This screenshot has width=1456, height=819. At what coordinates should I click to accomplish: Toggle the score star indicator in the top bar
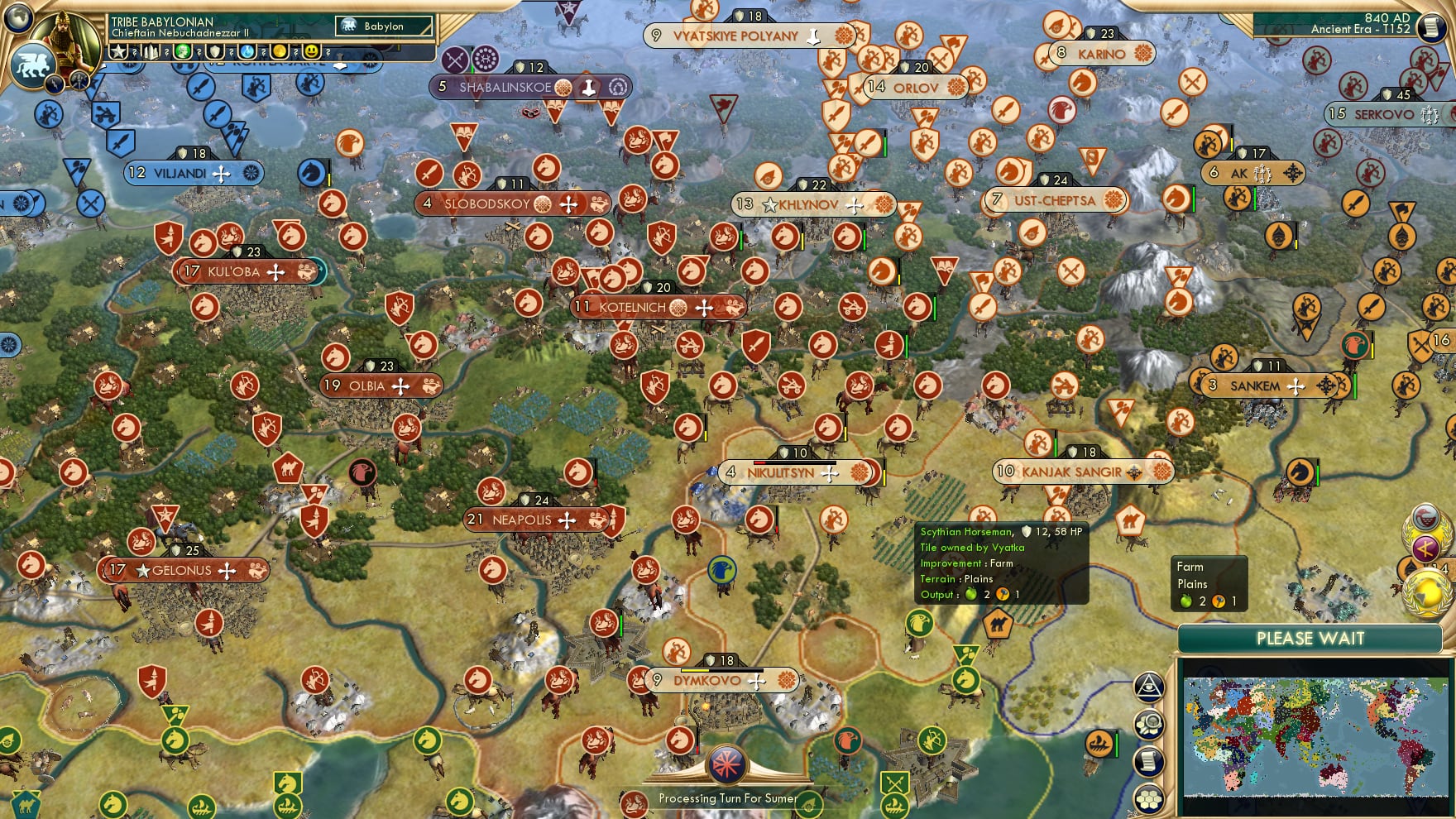pyautogui.click(x=118, y=51)
